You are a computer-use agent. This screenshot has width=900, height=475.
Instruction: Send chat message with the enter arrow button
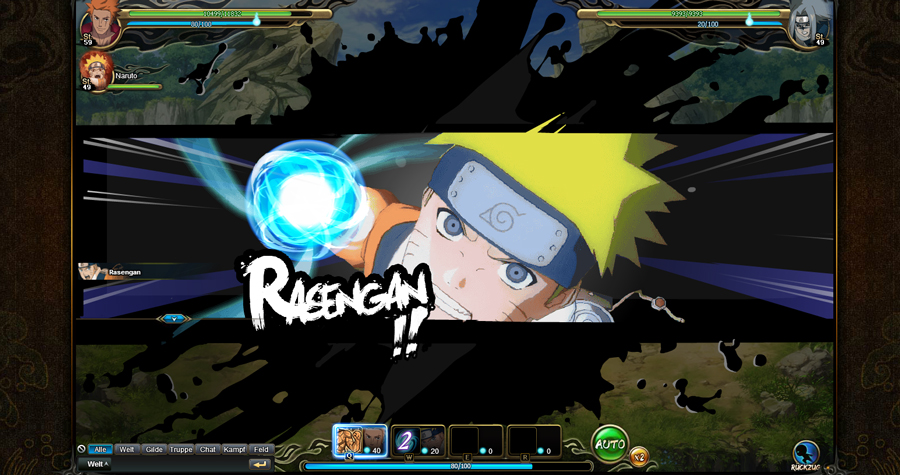[x=260, y=464]
